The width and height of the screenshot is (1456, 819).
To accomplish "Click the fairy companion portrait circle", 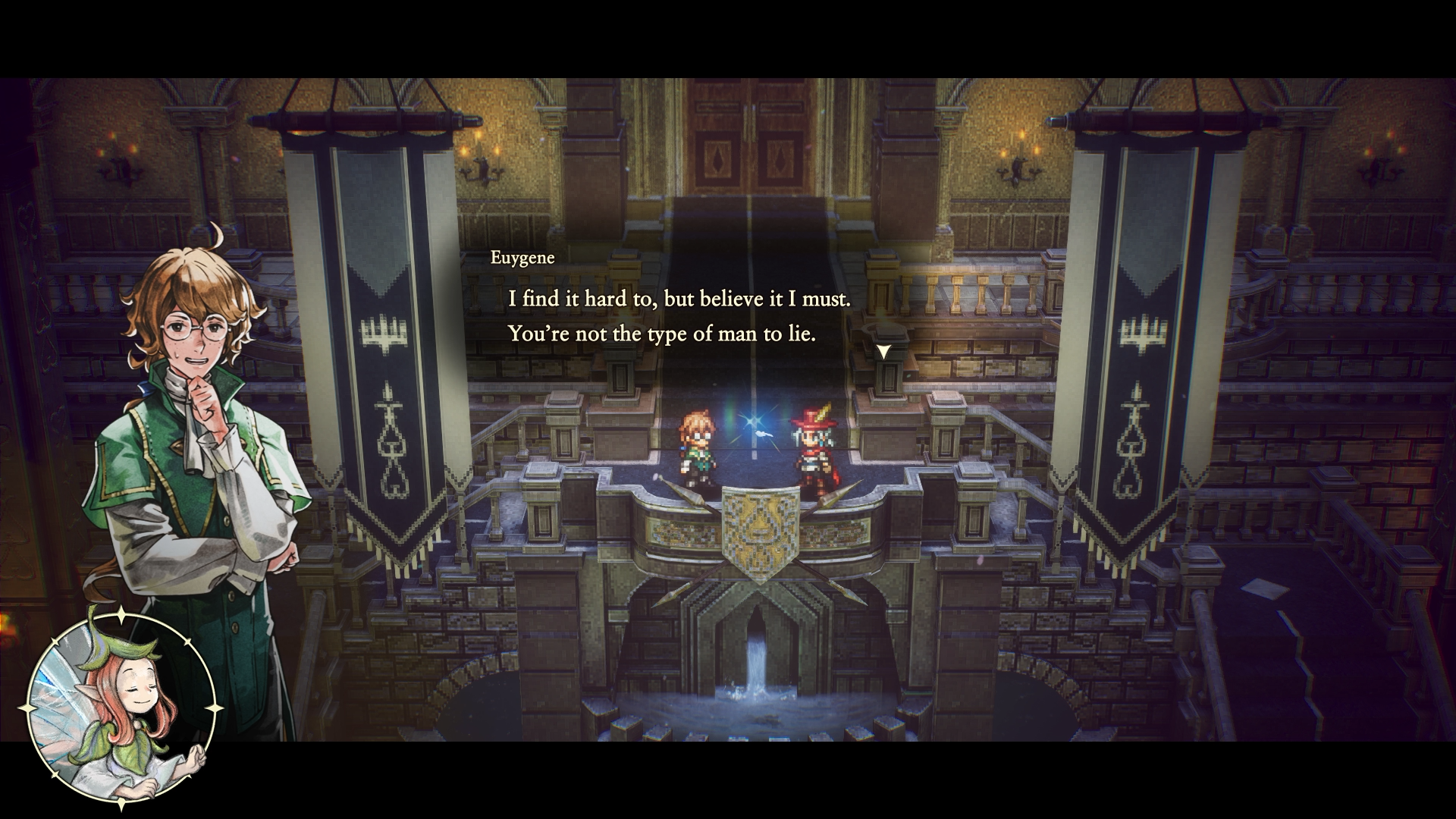I will [121, 709].
